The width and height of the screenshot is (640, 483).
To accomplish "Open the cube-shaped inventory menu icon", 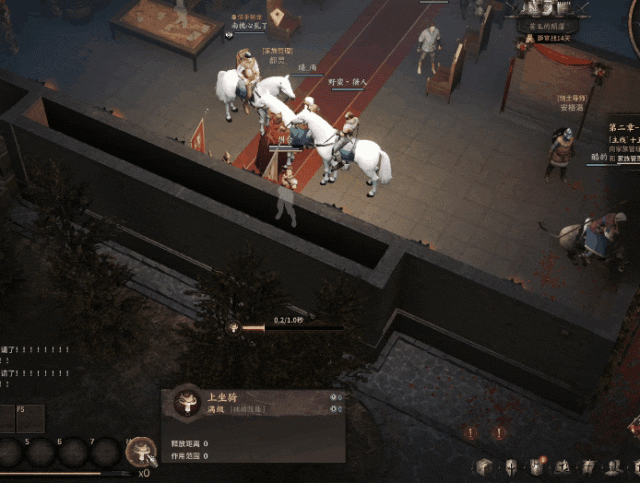I will point(484,467).
